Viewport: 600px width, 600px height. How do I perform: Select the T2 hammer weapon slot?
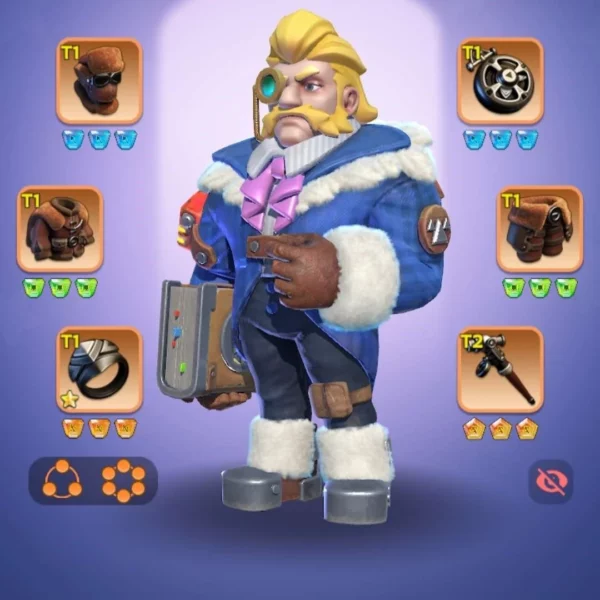pyautogui.click(x=500, y=369)
